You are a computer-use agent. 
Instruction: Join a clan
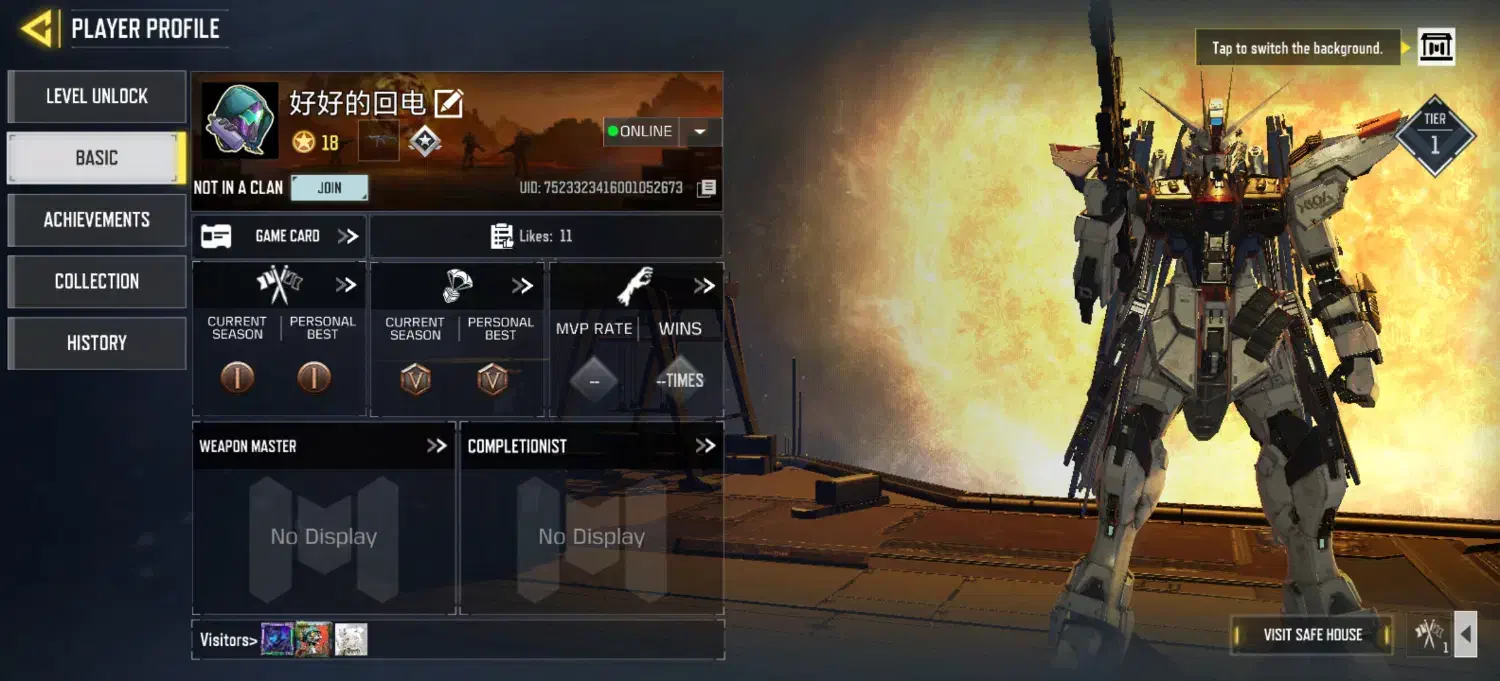click(x=329, y=187)
